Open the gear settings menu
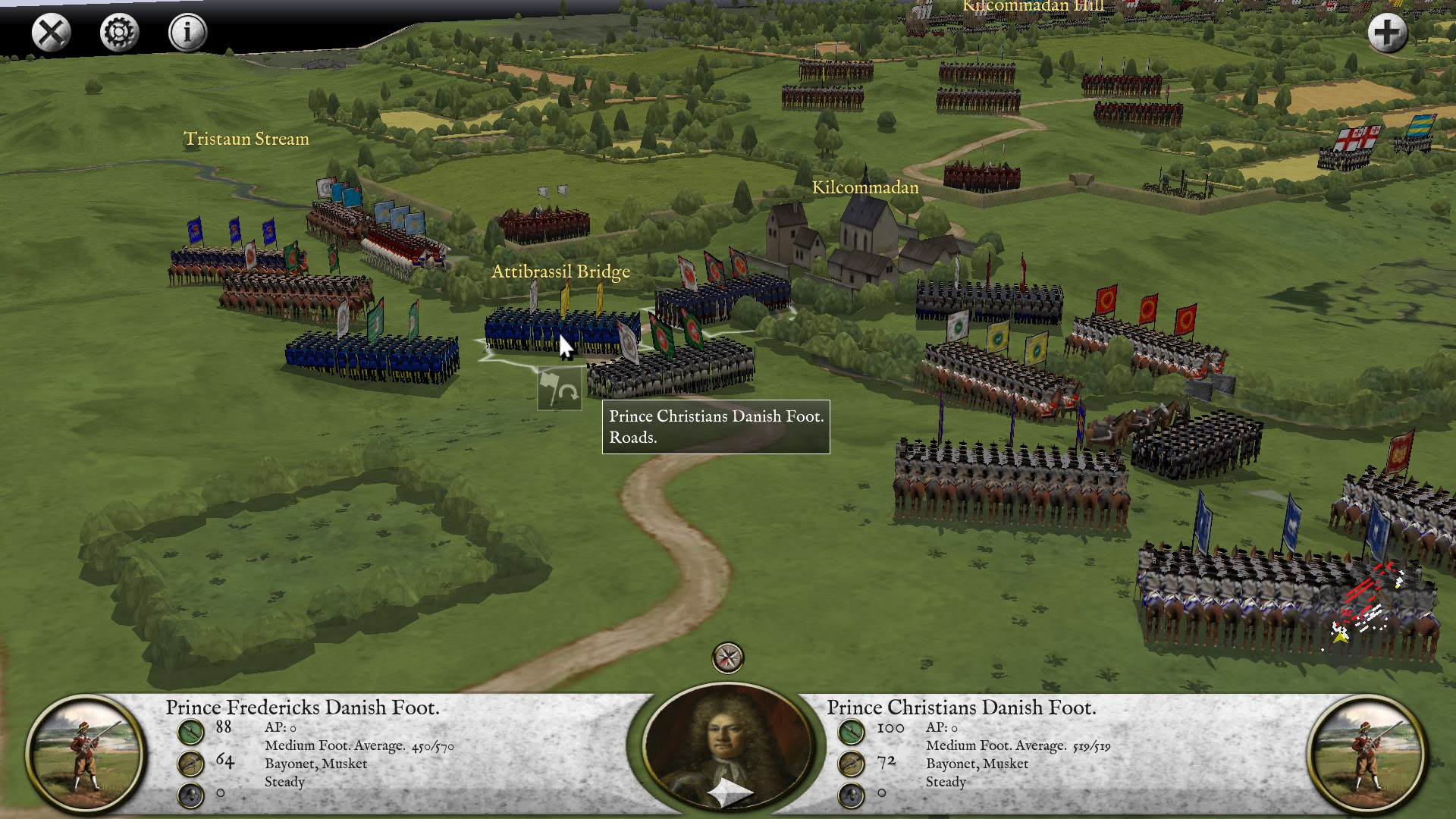1456x819 pixels. (119, 33)
